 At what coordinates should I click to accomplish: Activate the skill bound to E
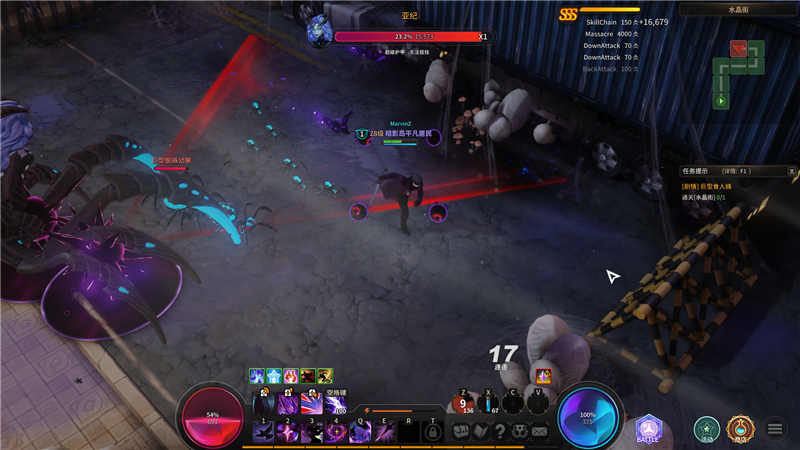coord(385,431)
